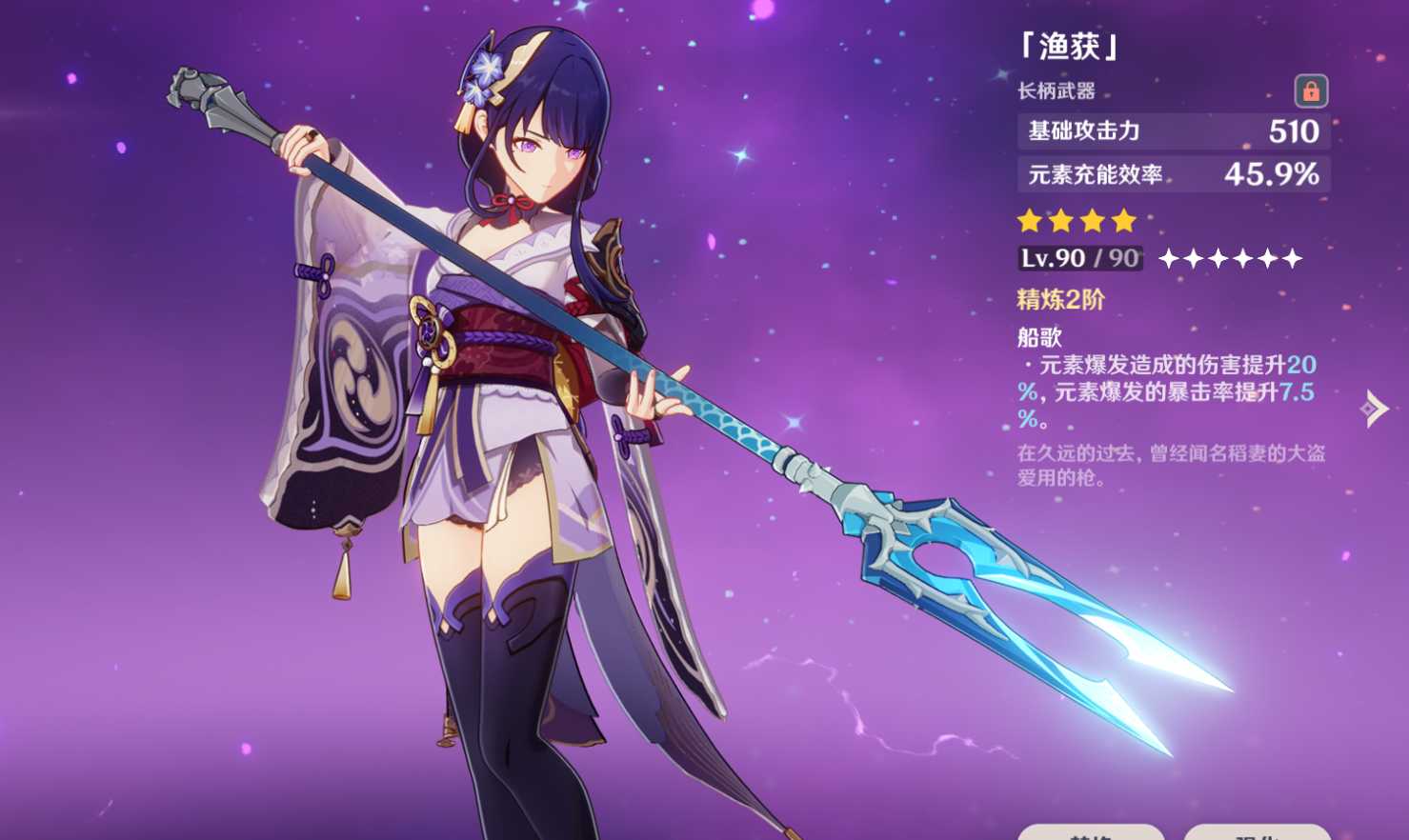Click the 元素充能效率 45.9% stat row

pyautogui.click(x=1172, y=173)
